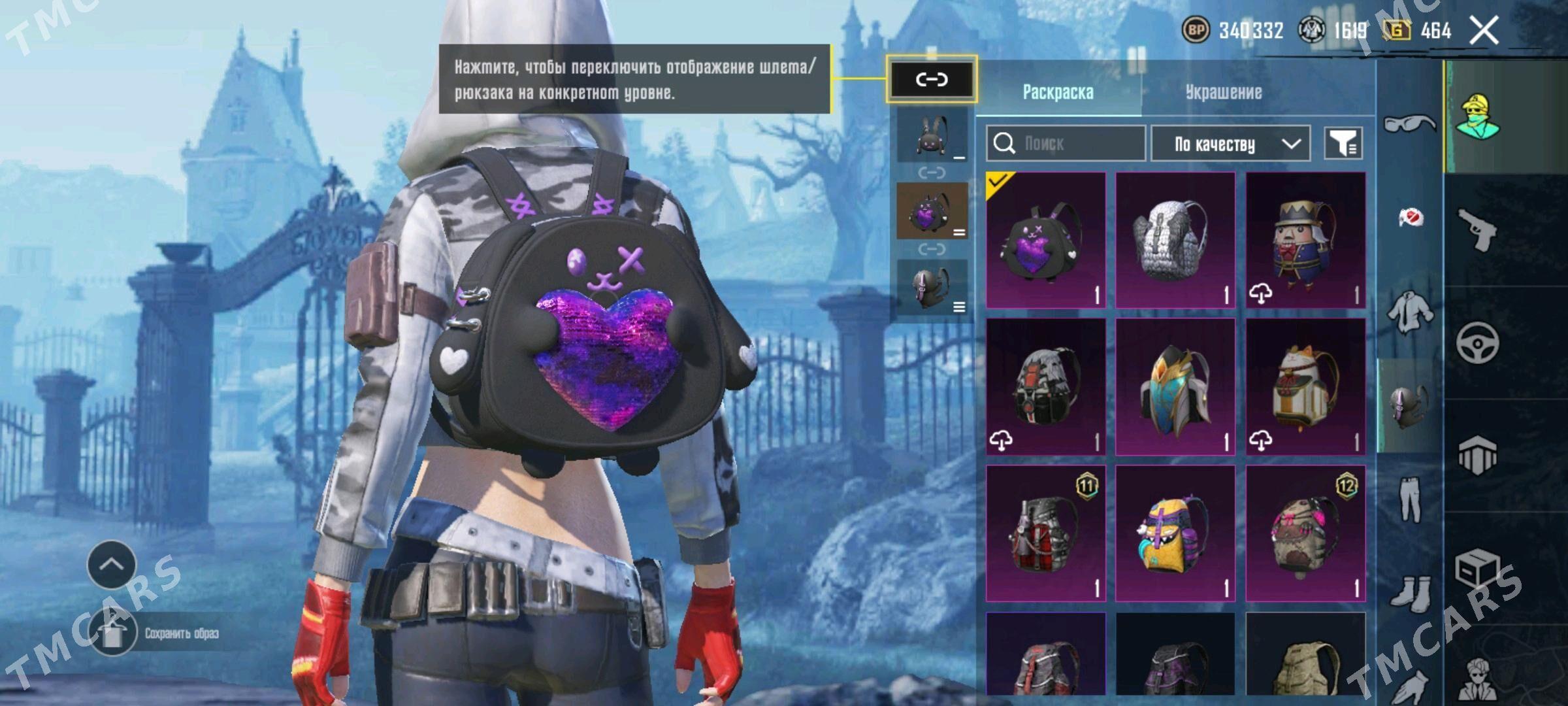
Task: Choose the white knitted backpack skin
Action: point(1175,240)
